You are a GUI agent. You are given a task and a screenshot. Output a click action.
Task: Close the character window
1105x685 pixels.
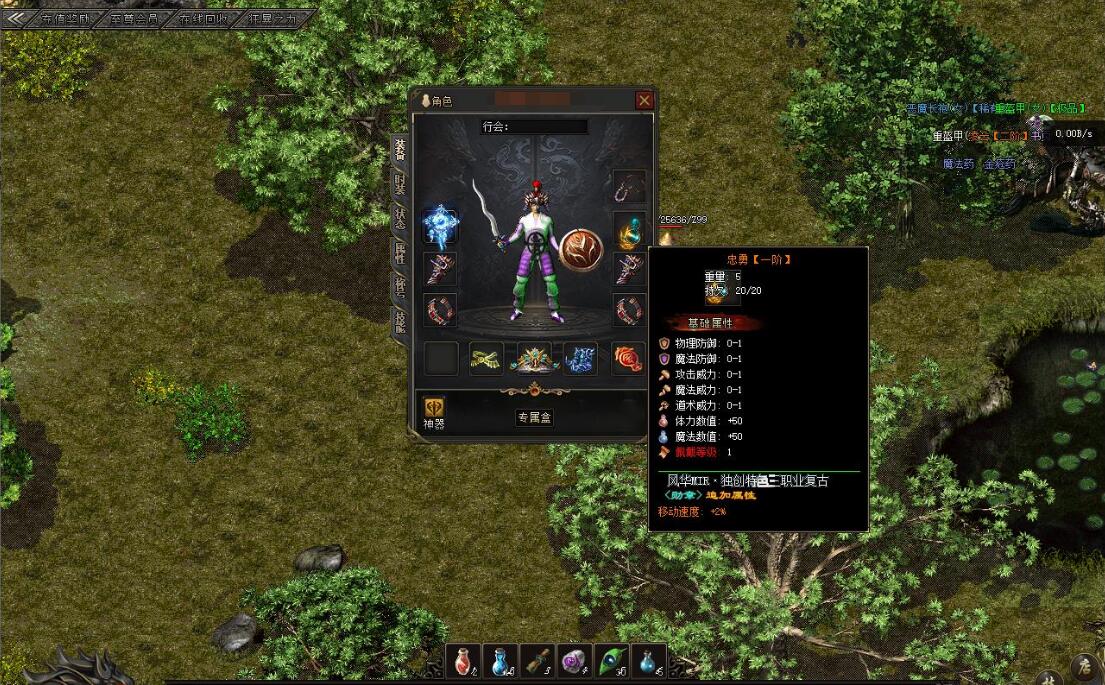click(645, 100)
